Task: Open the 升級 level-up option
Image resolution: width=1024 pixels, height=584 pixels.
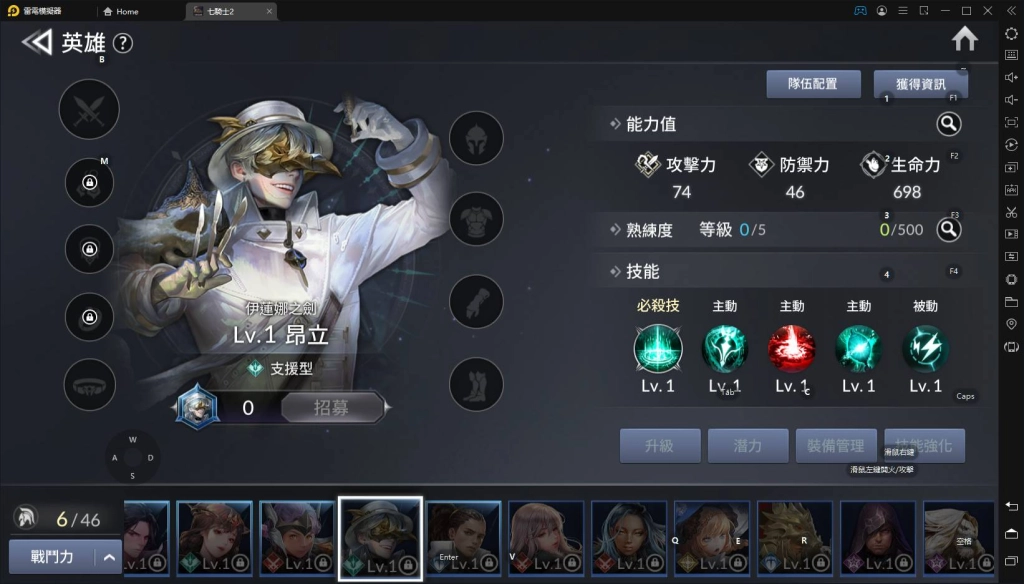Action: point(659,446)
